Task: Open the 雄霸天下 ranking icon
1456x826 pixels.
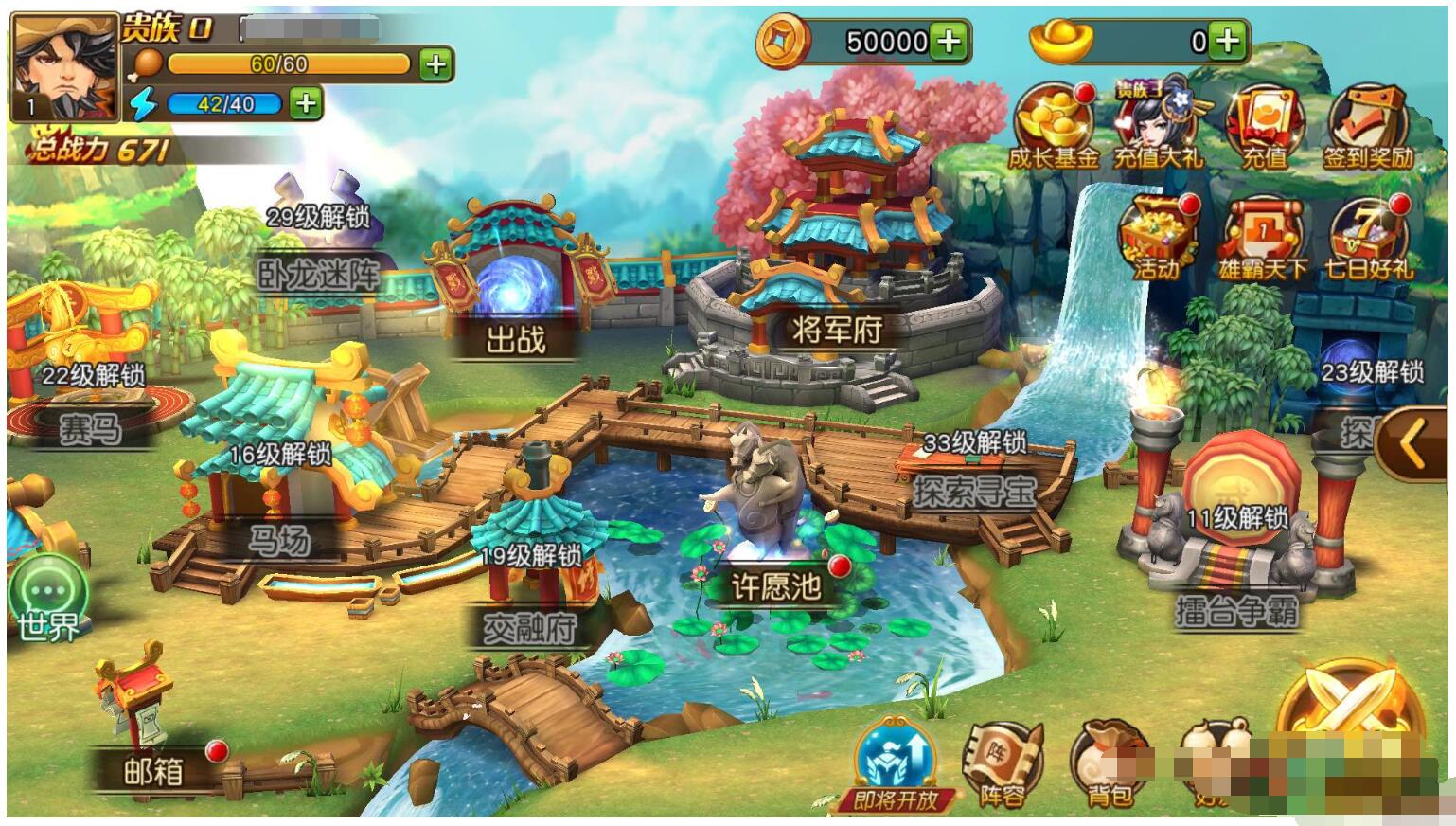Action: 1263,237
